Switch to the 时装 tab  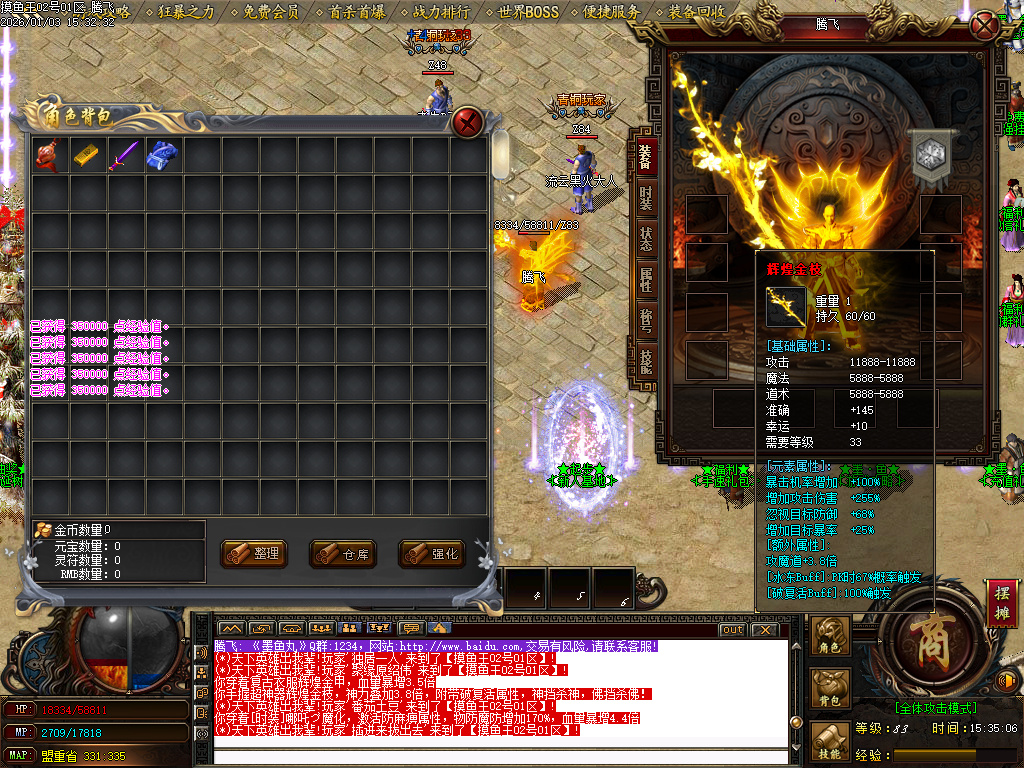click(x=645, y=196)
